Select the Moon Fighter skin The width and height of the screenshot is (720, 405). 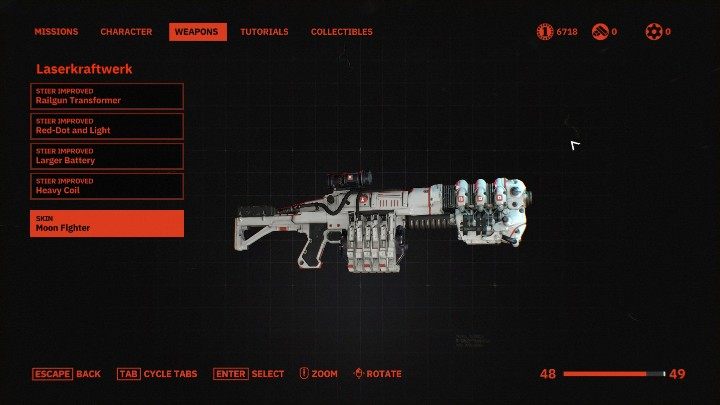click(x=107, y=224)
